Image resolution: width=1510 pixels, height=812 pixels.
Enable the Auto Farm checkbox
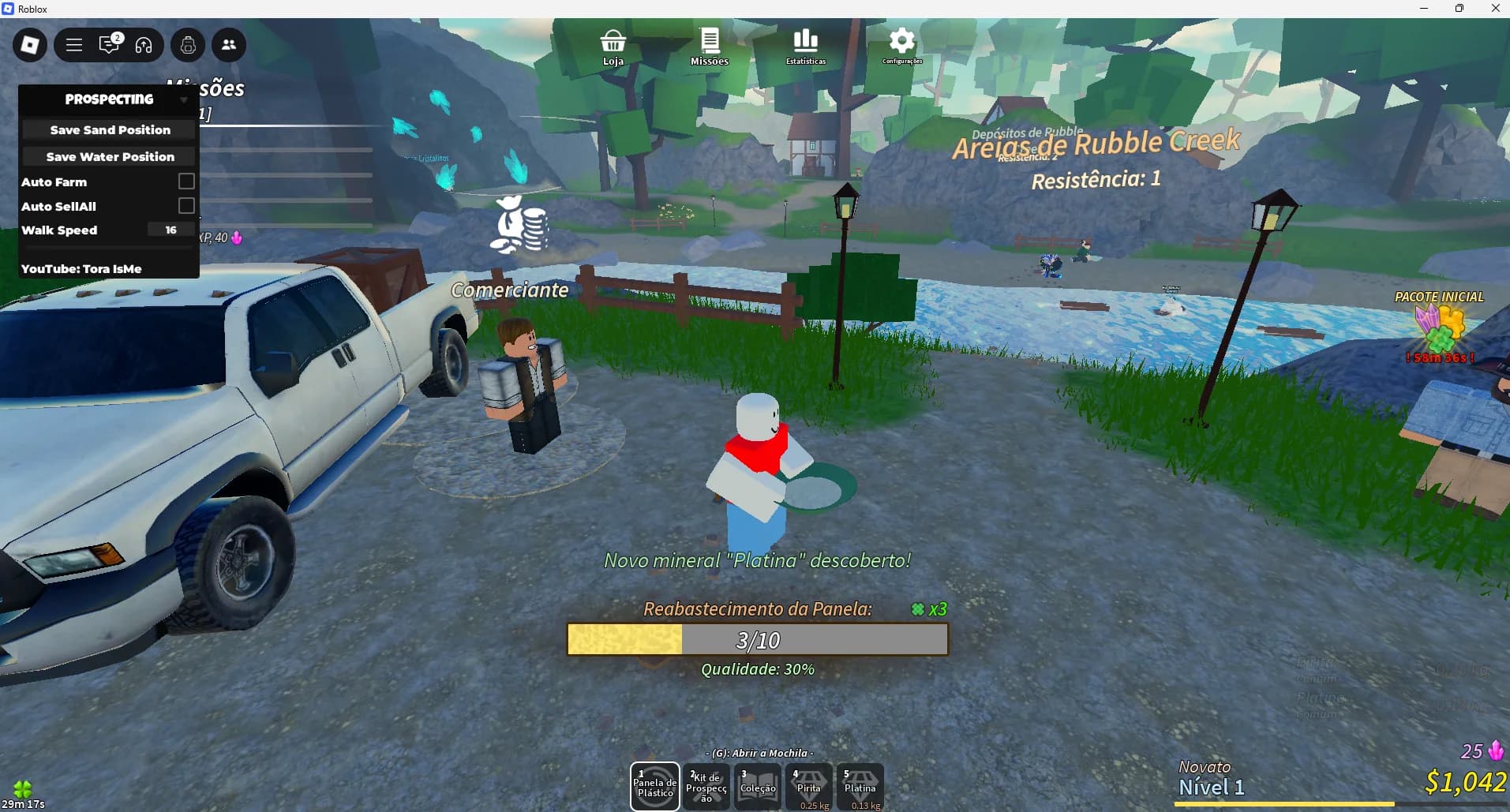186,181
